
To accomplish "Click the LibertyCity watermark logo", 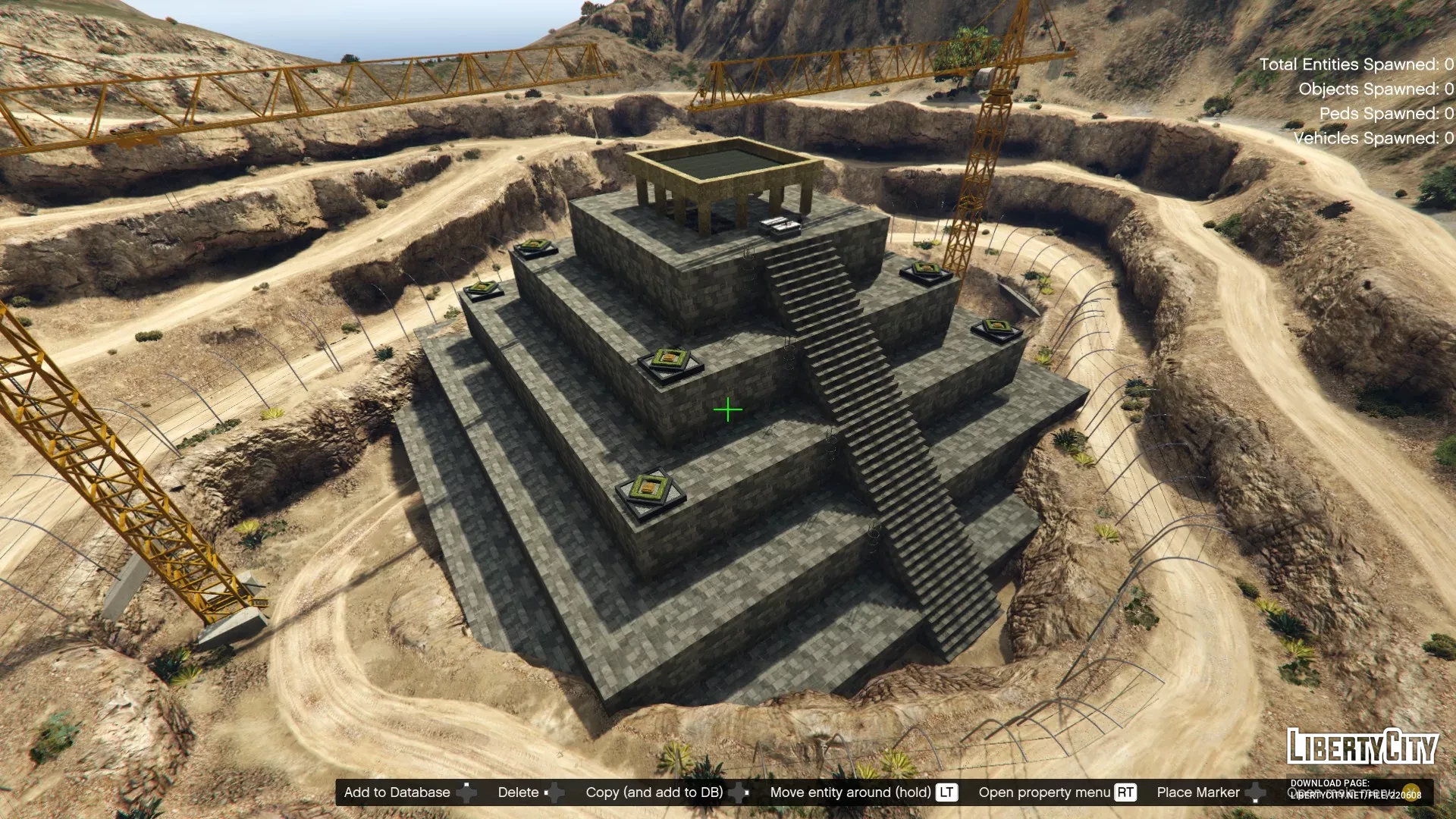I will [1362, 747].
